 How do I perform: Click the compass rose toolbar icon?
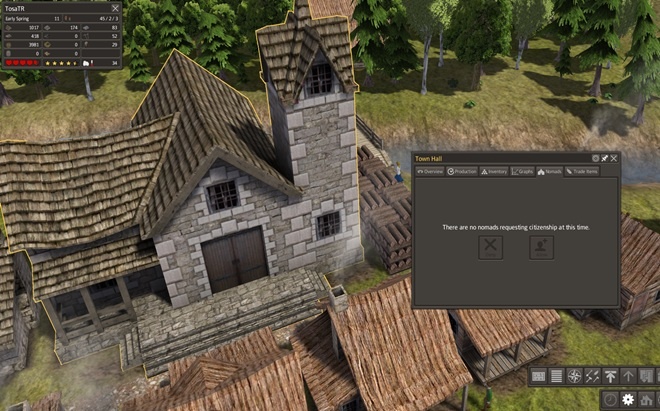pos(574,376)
